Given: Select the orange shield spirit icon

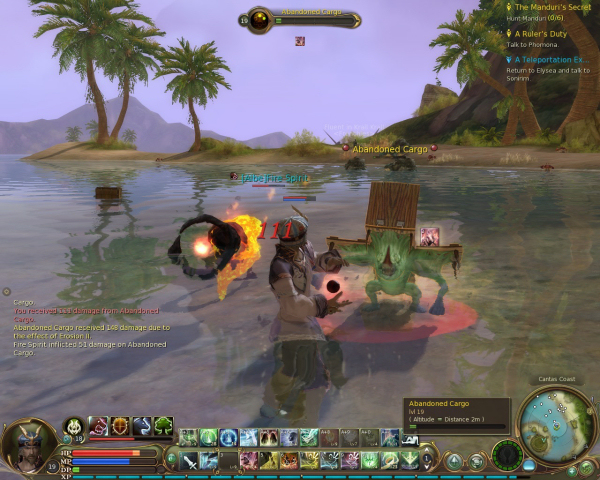Looking at the screenshot, I should [x=120, y=426].
